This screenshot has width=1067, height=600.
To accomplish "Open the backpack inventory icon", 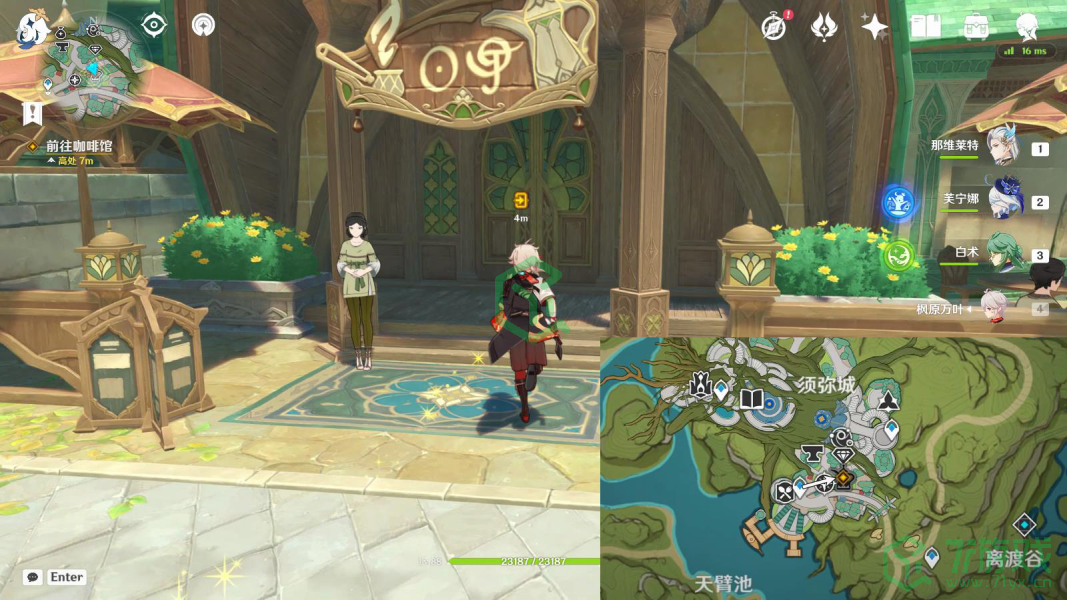I will (x=976, y=27).
